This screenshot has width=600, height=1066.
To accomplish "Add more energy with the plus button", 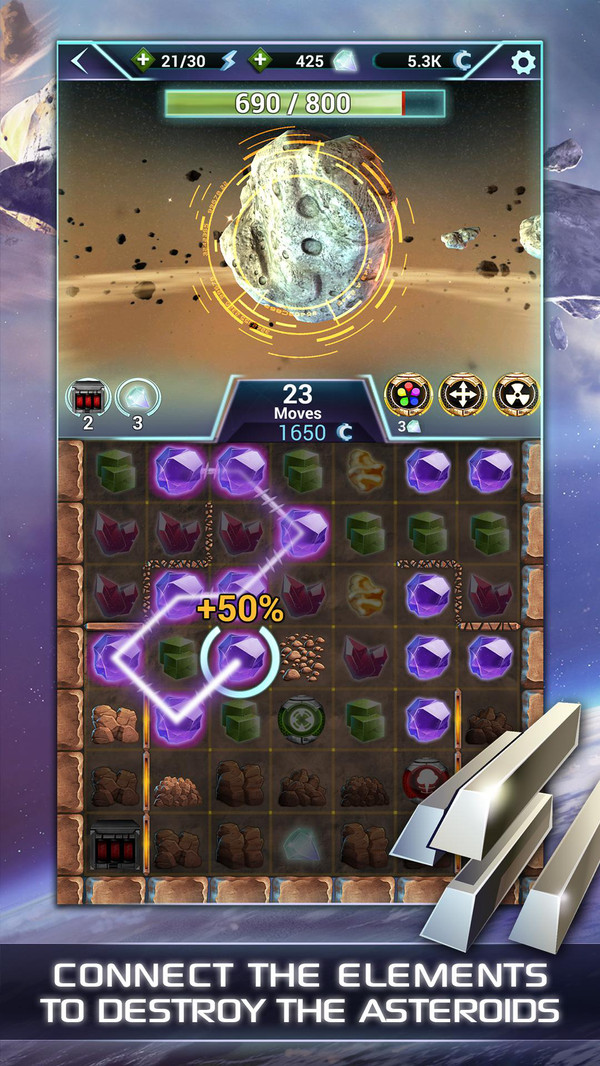I will click(143, 61).
